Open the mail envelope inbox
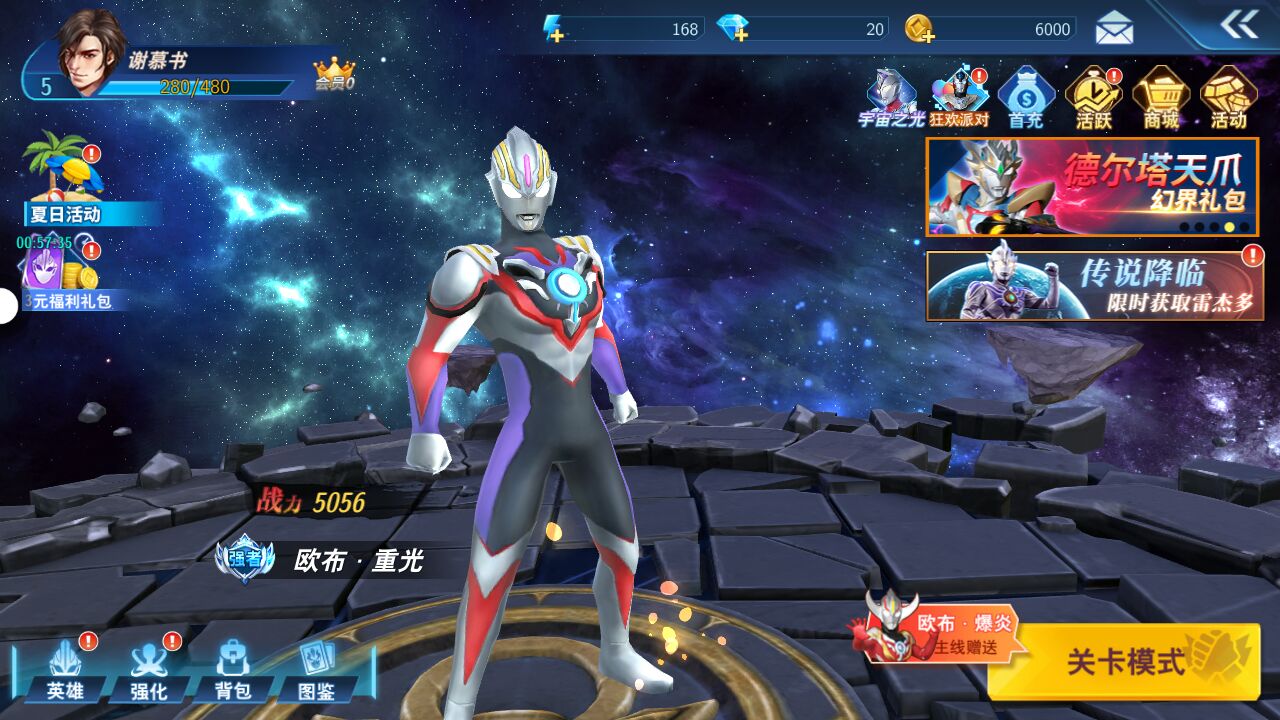1280x720 pixels. pos(1114,28)
